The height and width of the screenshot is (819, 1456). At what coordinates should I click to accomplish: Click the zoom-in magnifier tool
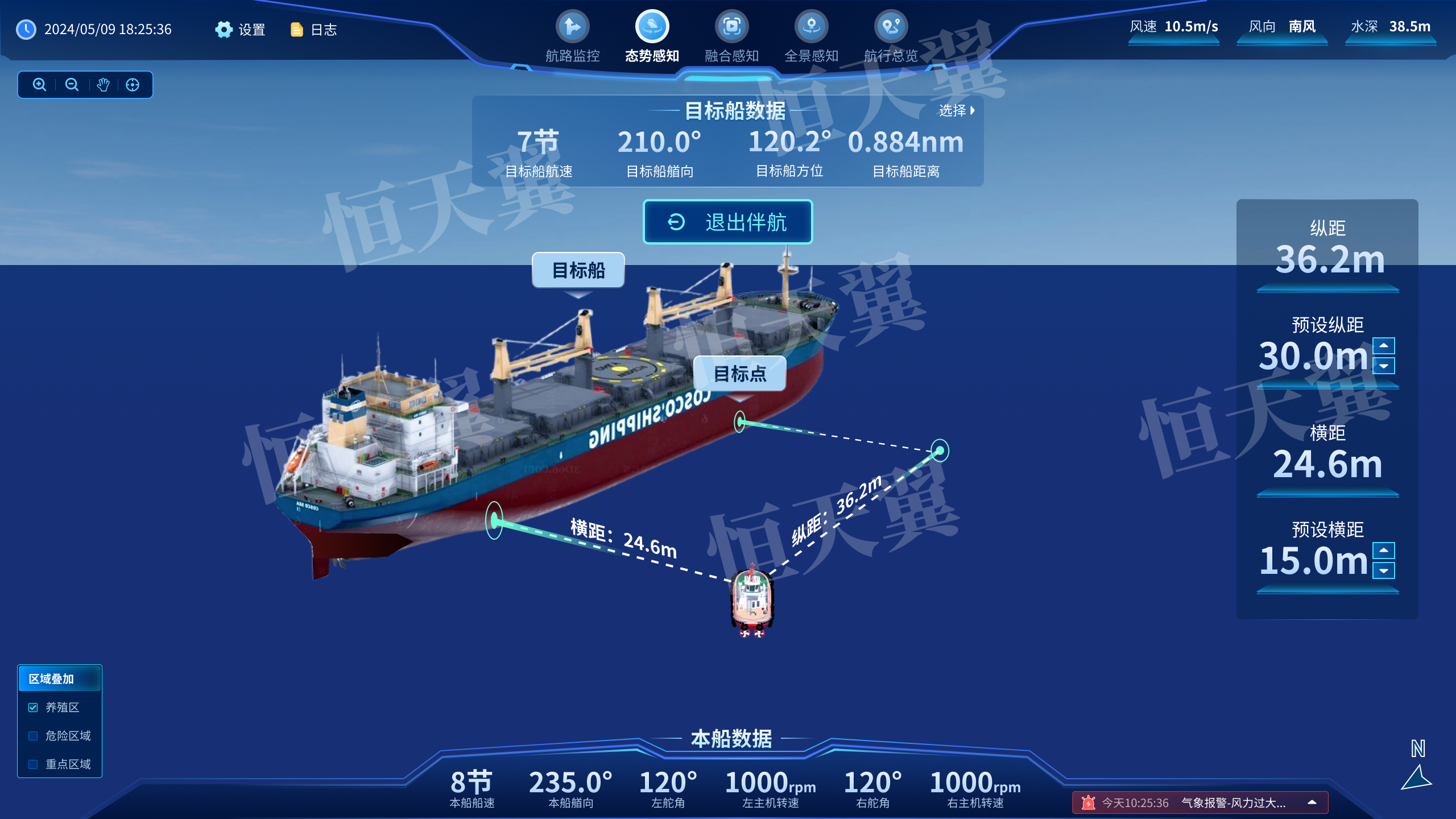pos(39,85)
